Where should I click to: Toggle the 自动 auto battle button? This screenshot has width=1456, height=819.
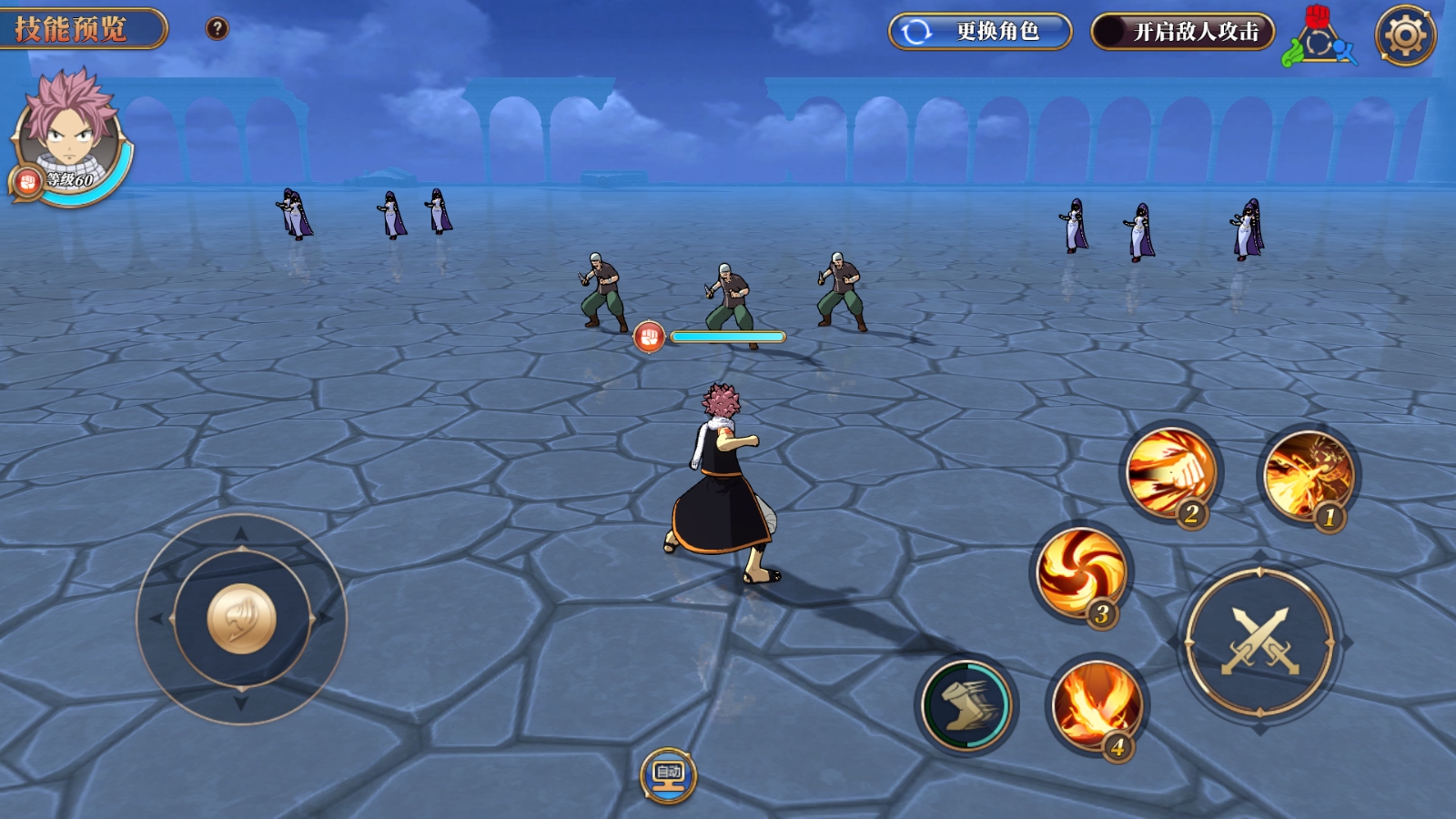(x=668, y=775)
